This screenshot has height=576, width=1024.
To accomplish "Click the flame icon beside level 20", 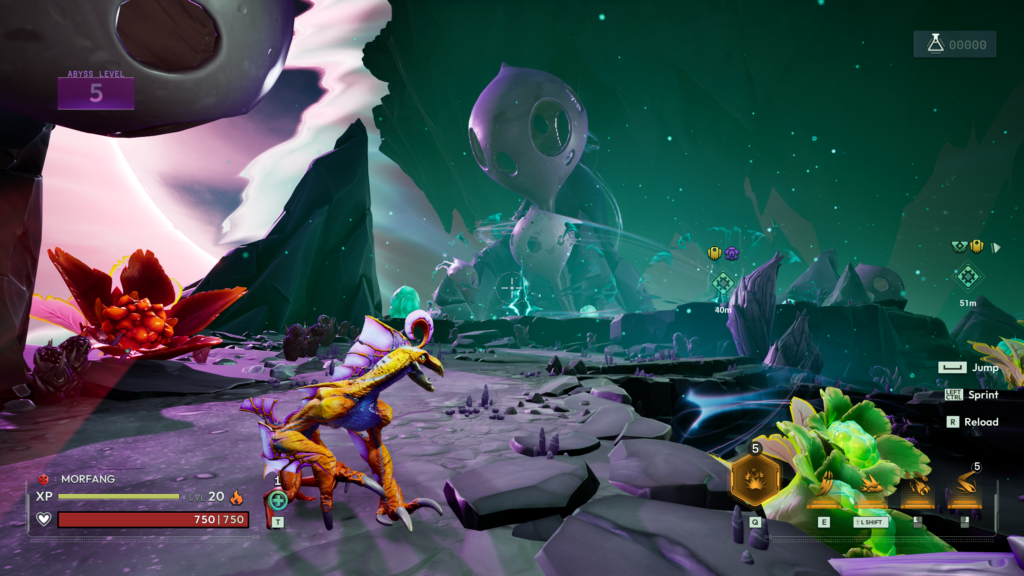I will [237, 496].
